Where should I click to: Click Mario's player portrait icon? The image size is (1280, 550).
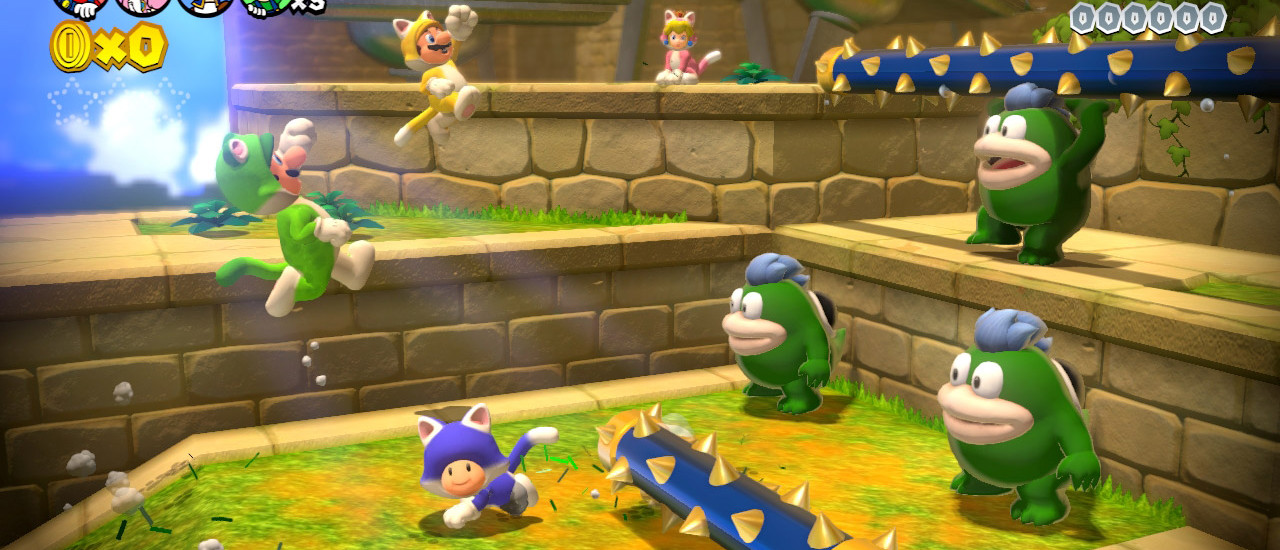pos(81,6)
